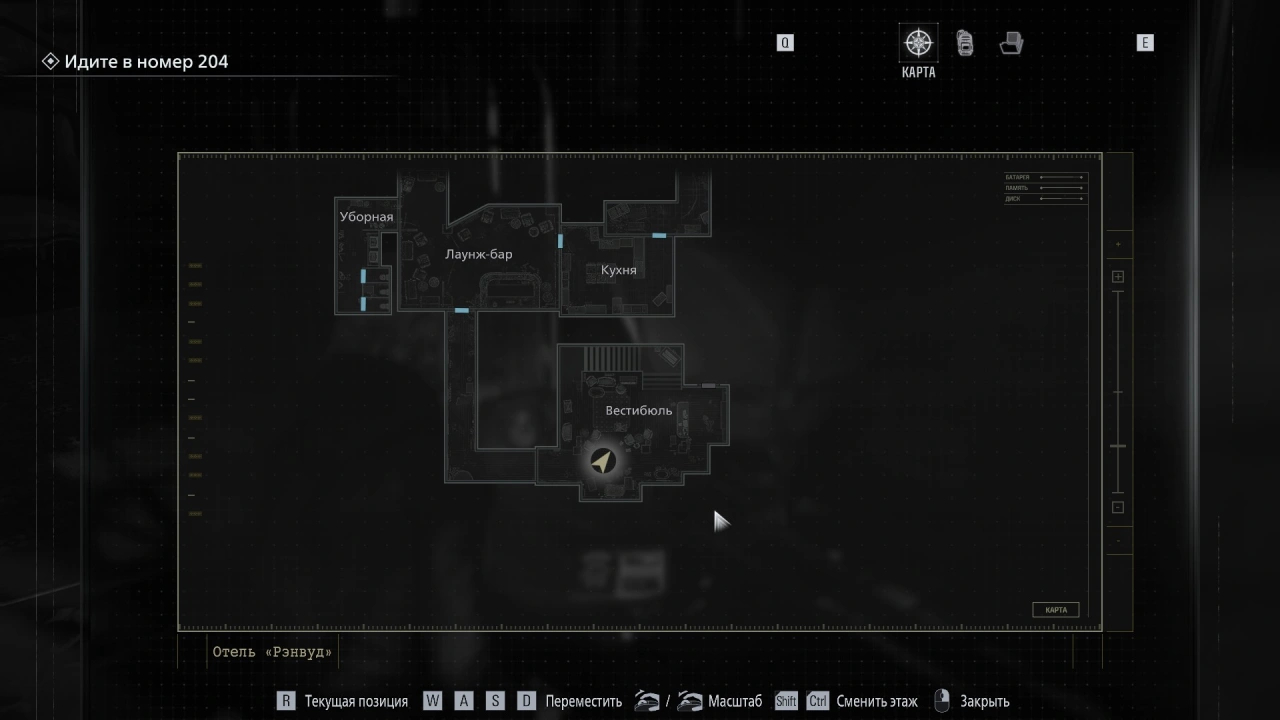The image size is (1280, 720).
Task: Select the Уборная room on the map
Action: (366, 217)
